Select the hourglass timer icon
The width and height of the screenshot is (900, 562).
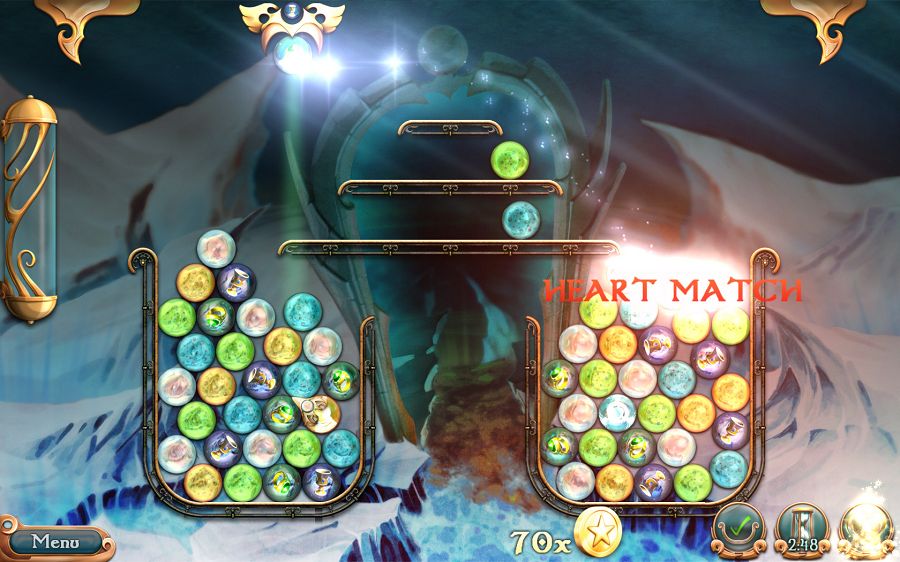pos(800,527)
